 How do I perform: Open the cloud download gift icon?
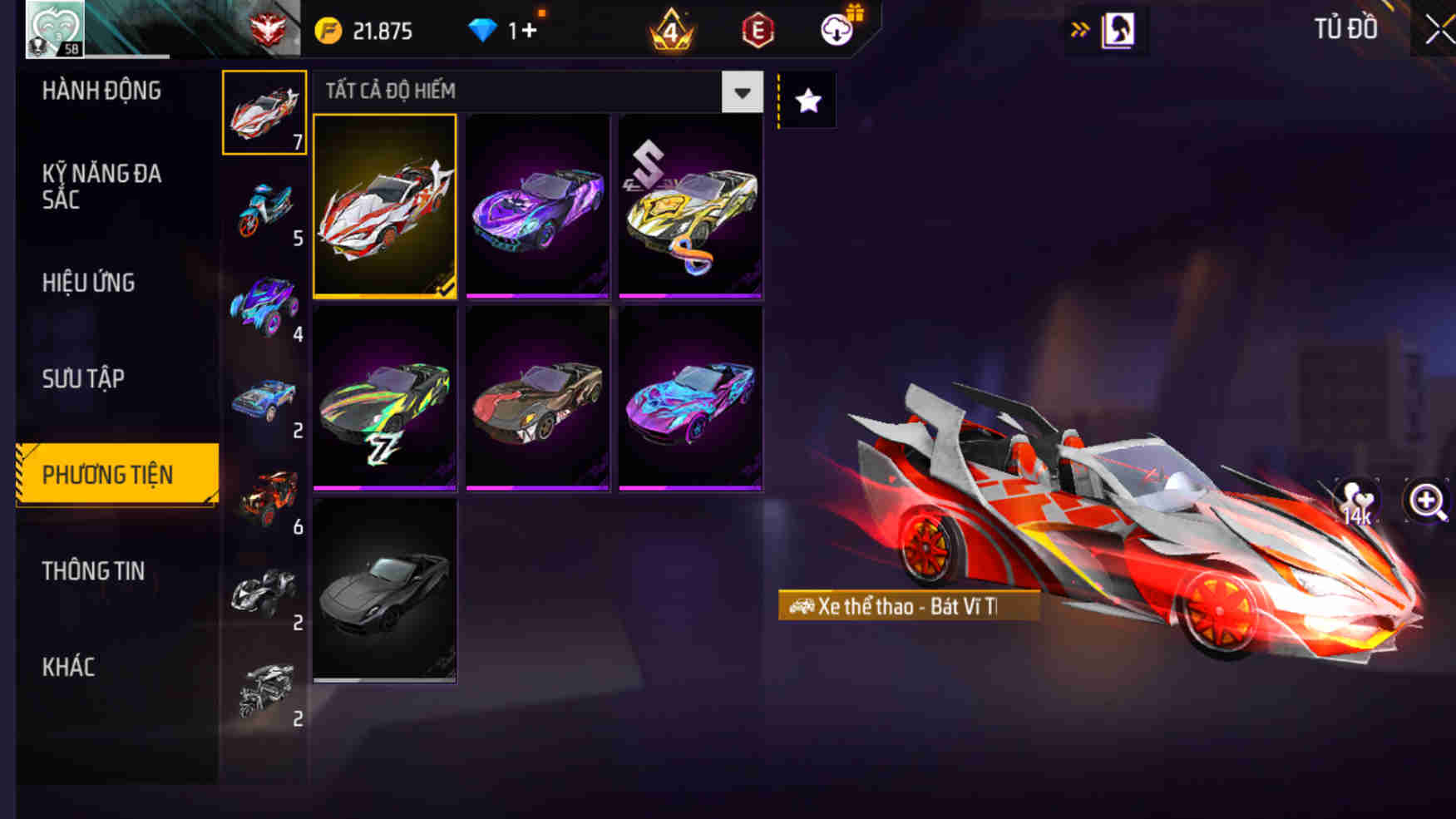click(834, 27)
